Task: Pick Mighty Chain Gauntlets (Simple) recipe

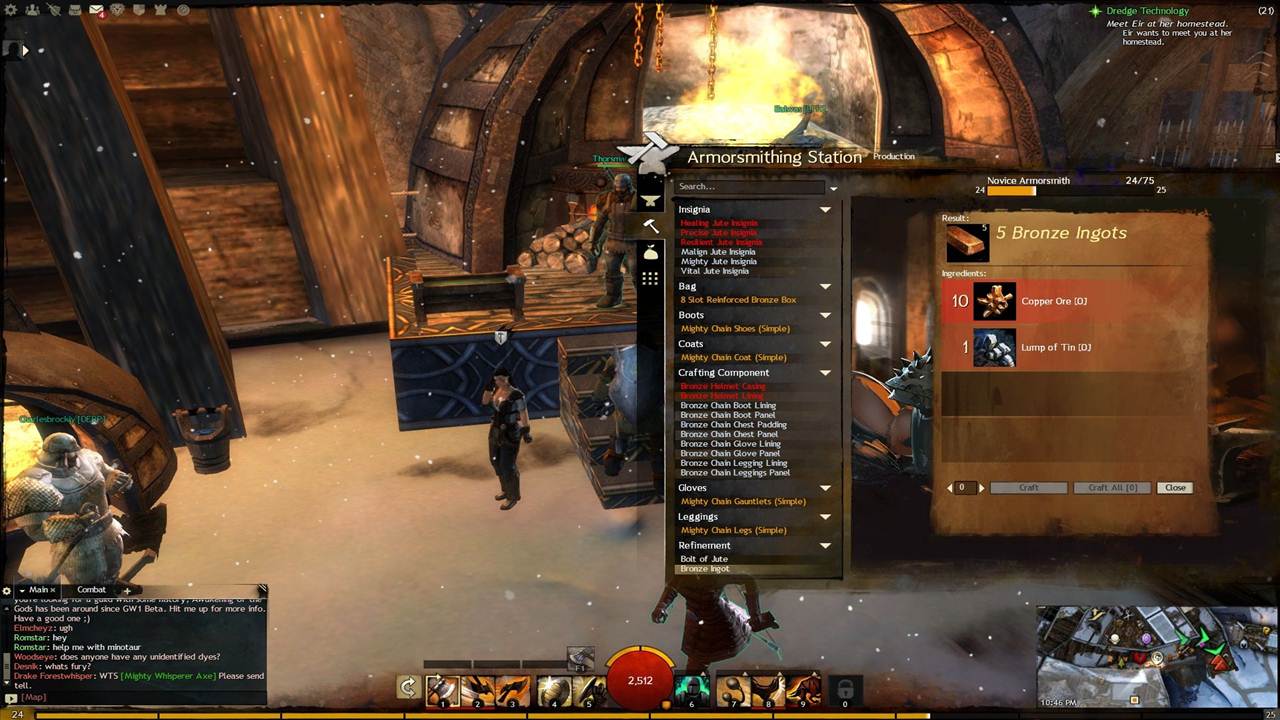Action: [x=743, y=502]
